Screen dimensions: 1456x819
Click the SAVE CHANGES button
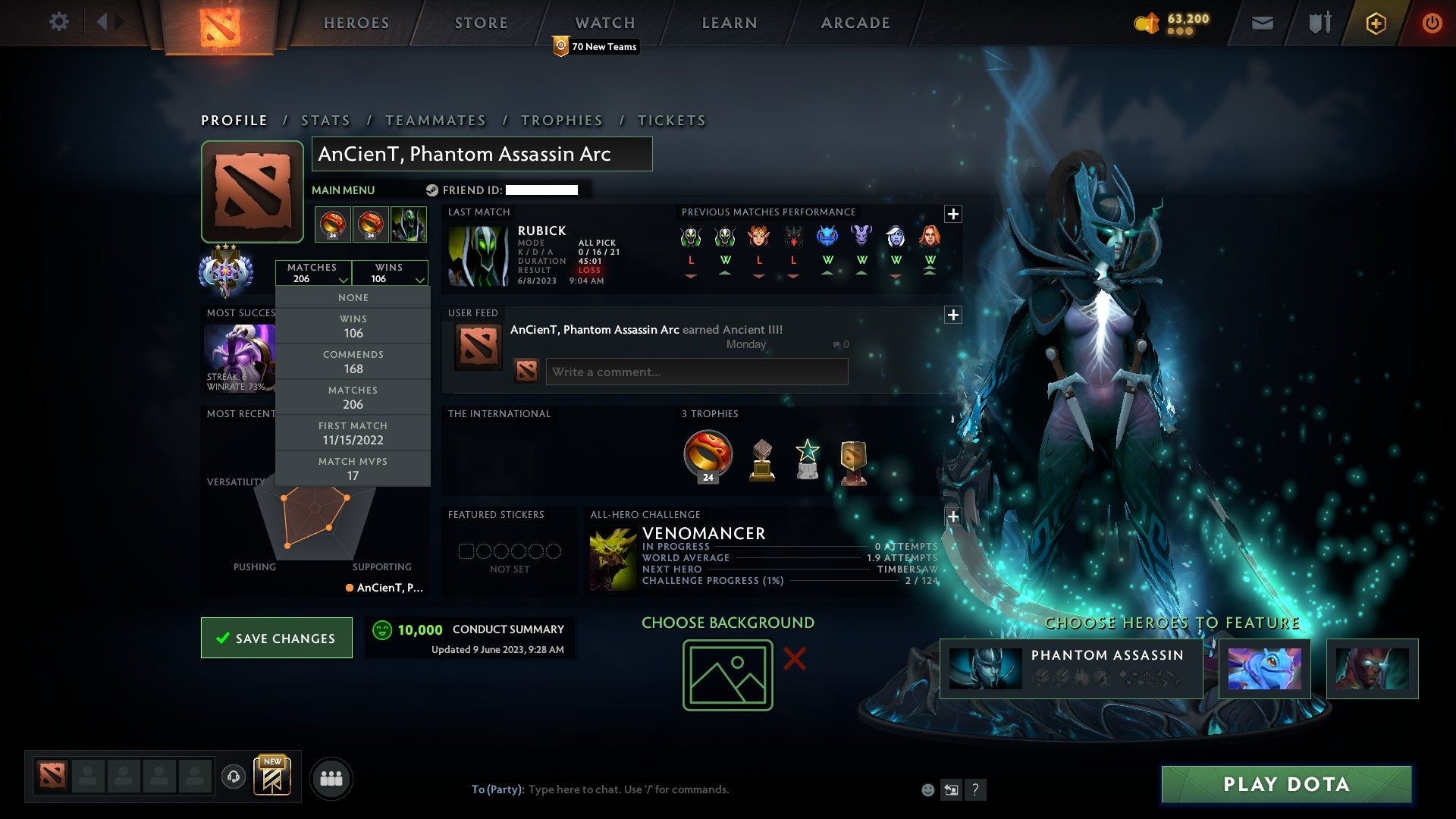click(x=276, y=638)
